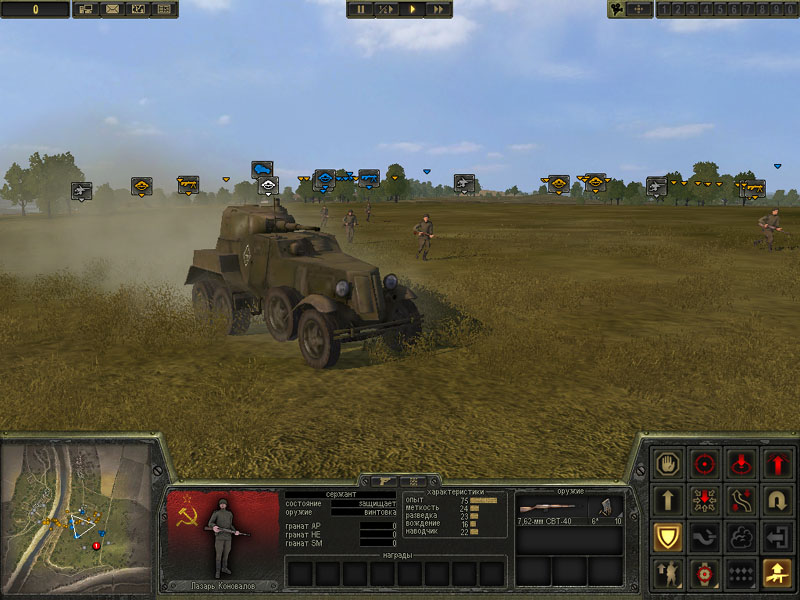Screen dimensions: 800x600
Task: Pause the game with the pause button
Action: pos(360,9)
